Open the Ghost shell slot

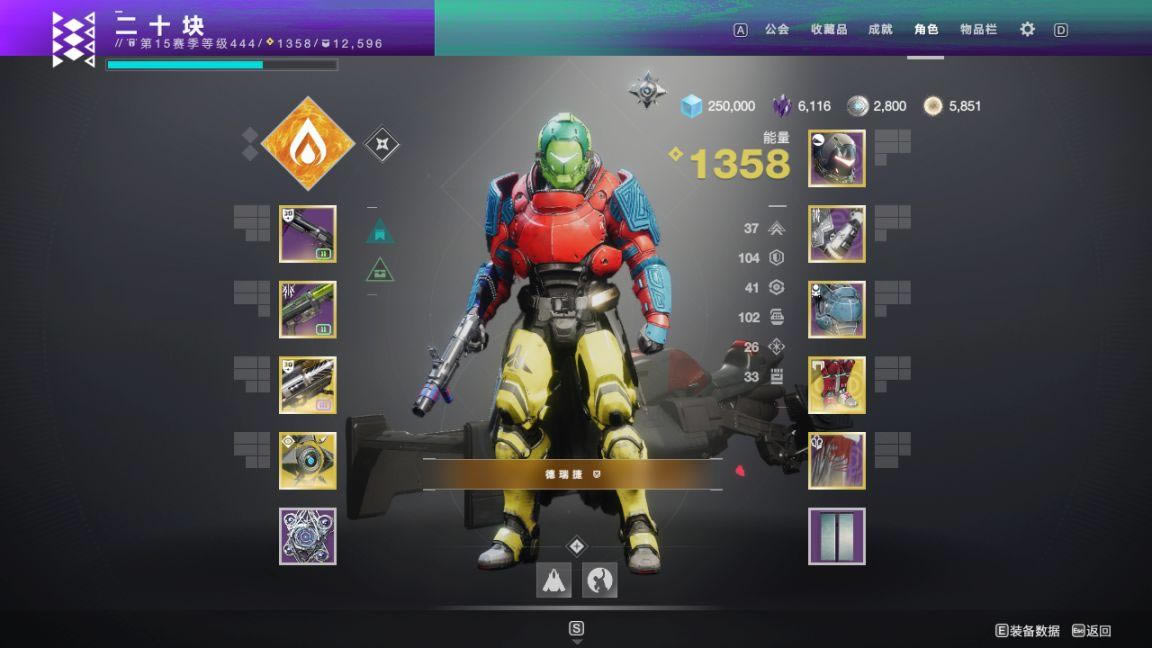tap(308, 461)
